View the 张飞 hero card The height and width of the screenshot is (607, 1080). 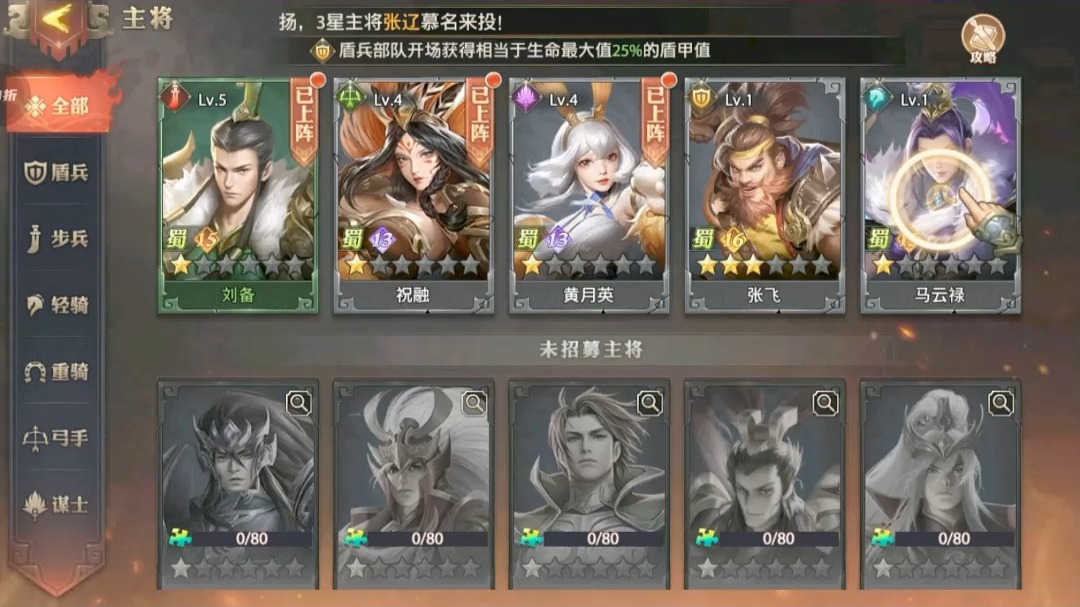pyautogui.click(x=765, y=195)
